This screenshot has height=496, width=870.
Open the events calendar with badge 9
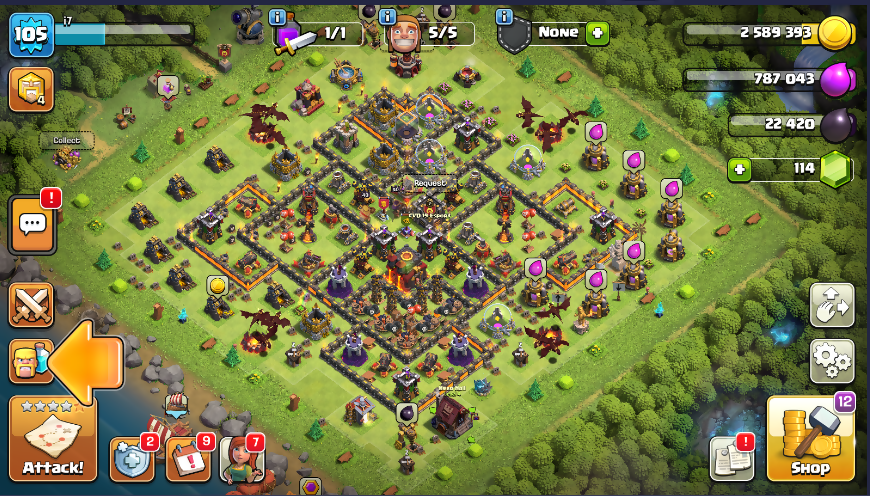point(188,459)
